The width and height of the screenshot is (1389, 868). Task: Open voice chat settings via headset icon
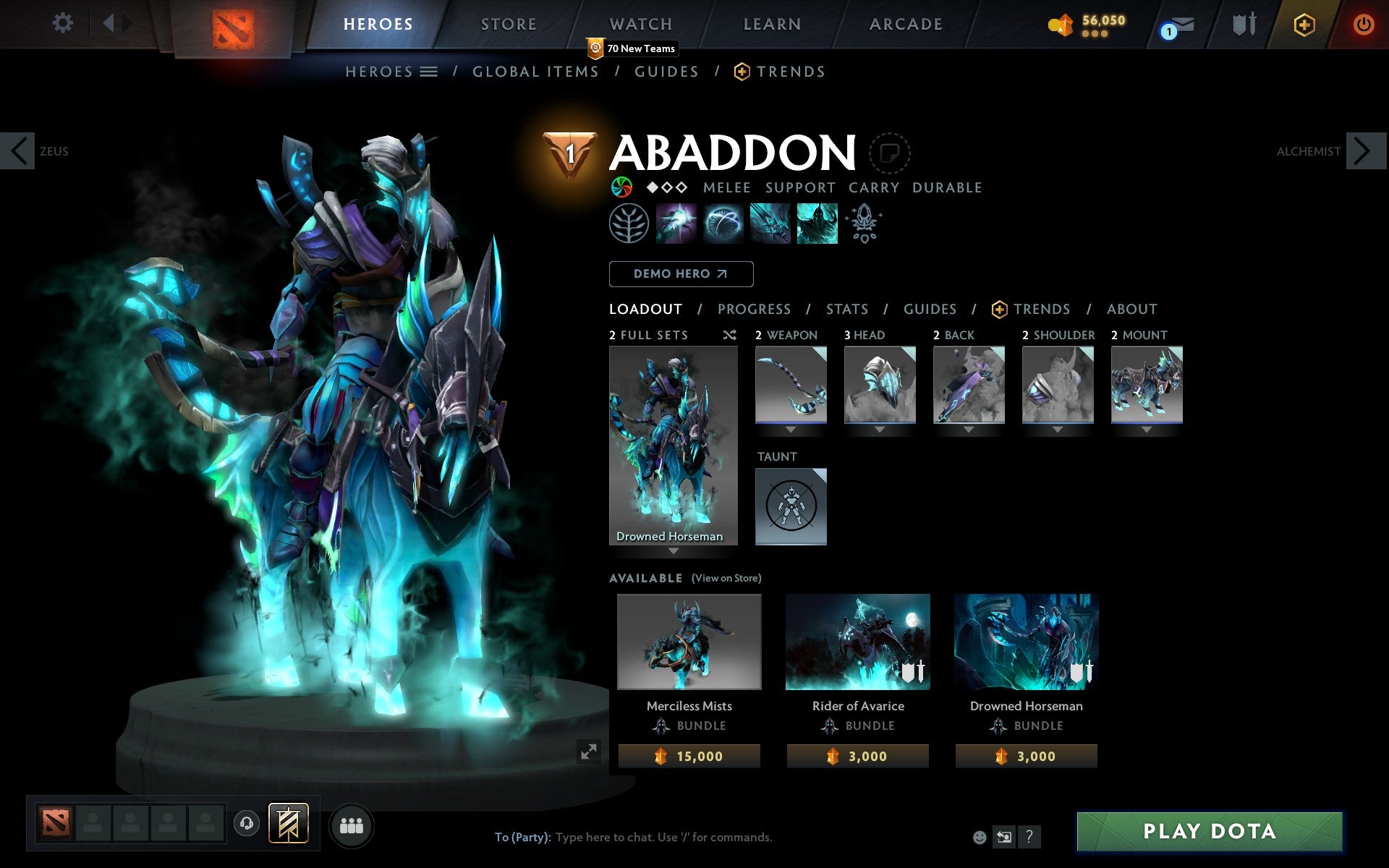pyautogui.click(x=248, y=822)
